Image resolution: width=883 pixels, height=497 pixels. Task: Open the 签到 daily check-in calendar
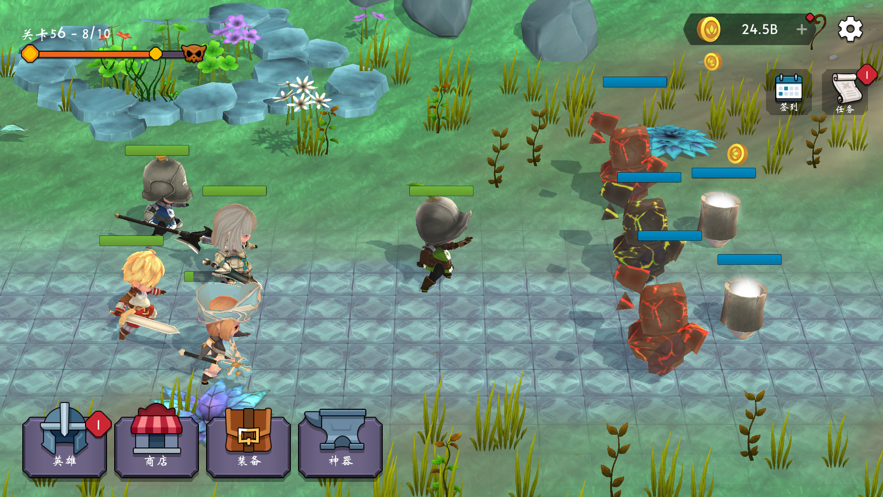(x=789, y=92)
